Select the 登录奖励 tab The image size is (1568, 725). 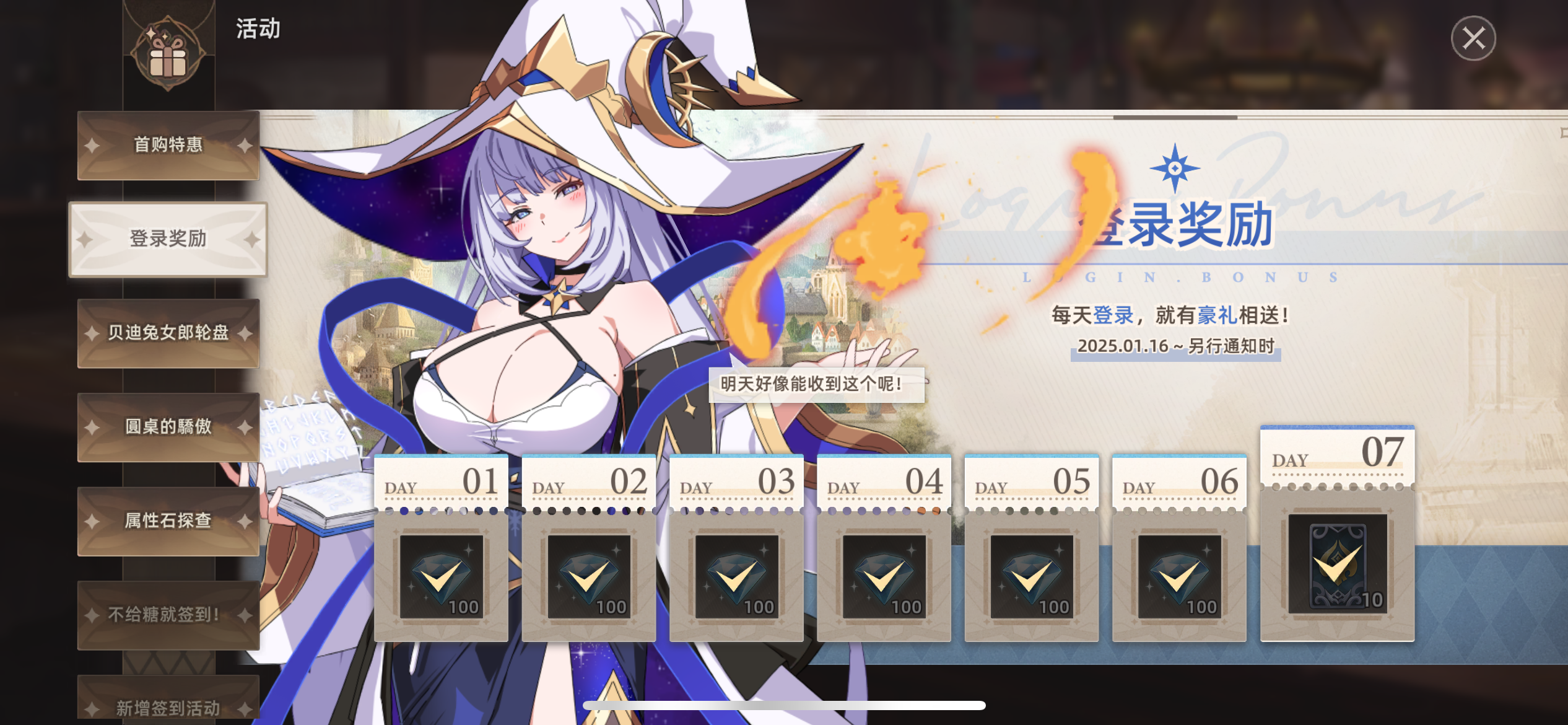pyautogui.click(x=168, y=239)
